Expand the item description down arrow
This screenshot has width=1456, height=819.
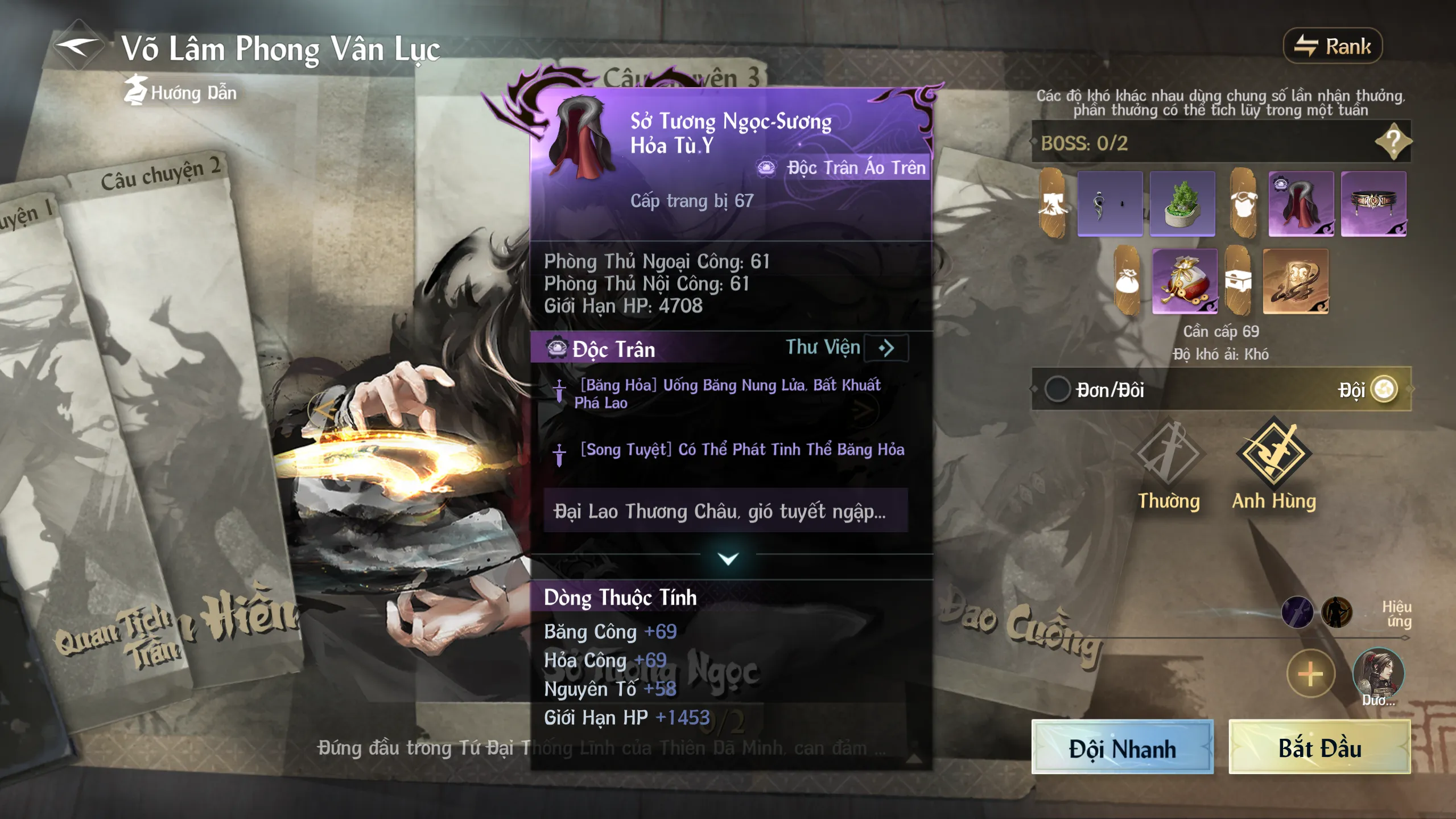(728, 559)
